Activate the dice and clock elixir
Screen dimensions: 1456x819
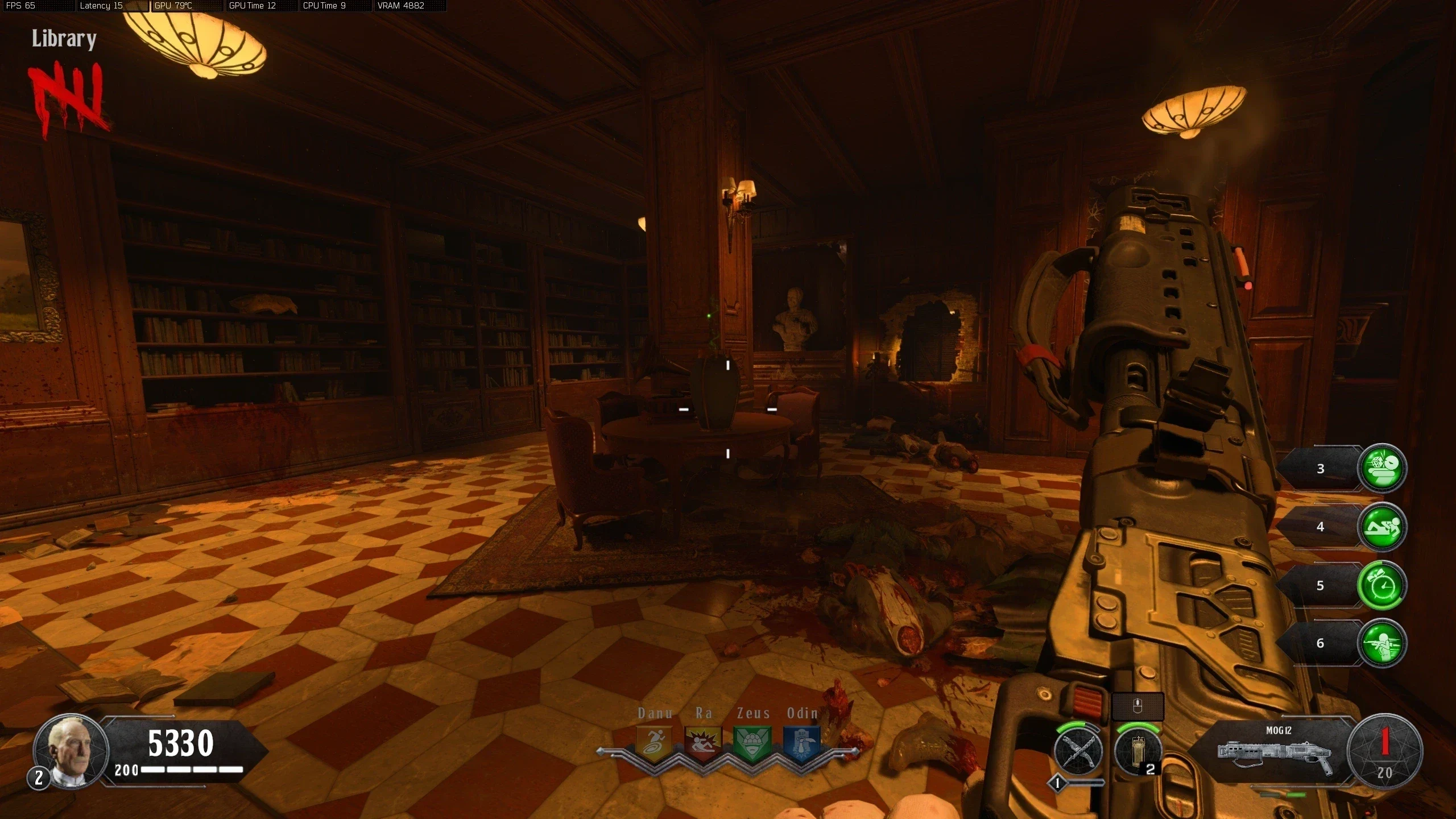point(1382,468)
